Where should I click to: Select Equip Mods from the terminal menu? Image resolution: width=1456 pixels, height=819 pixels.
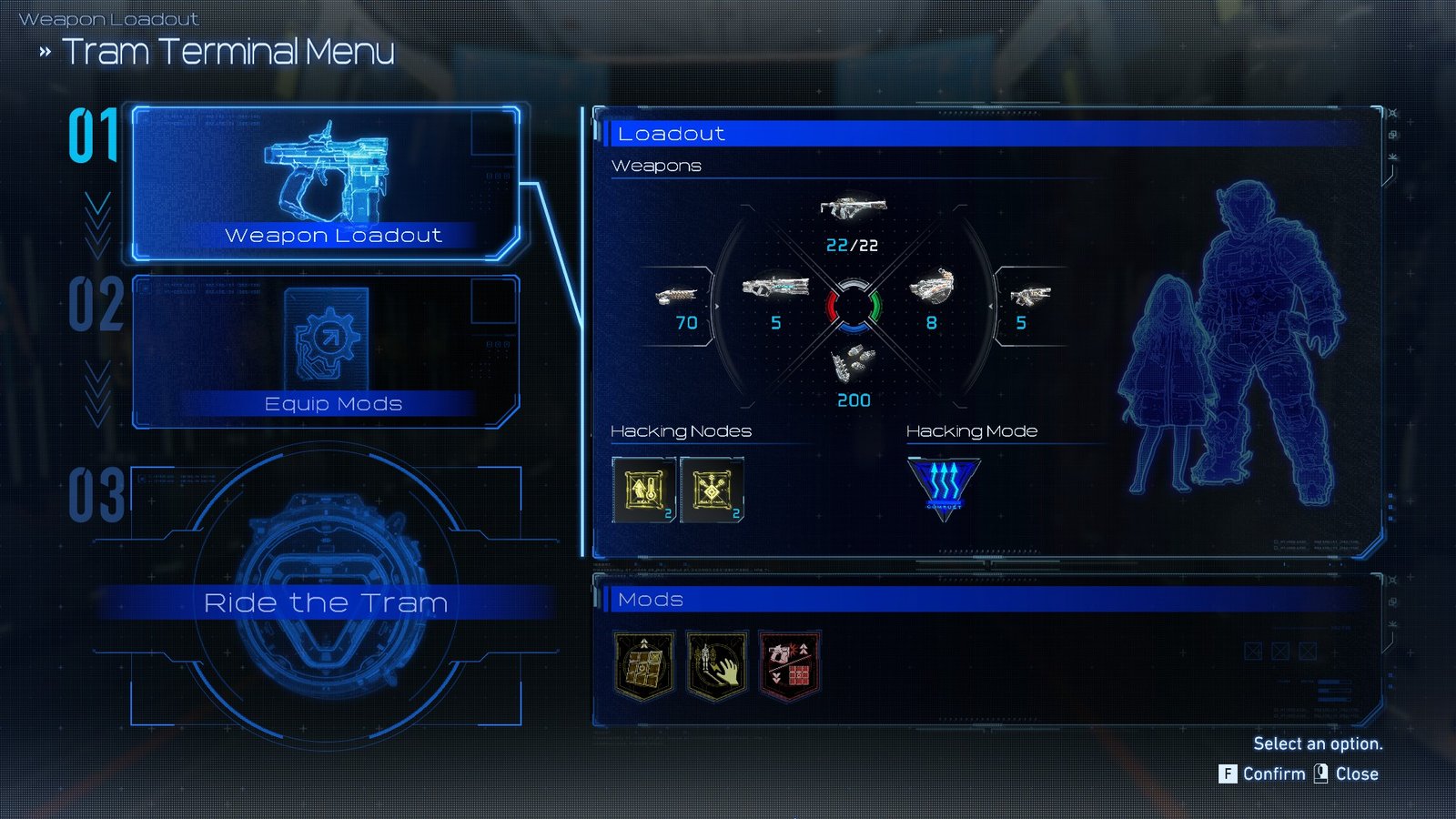334,404
